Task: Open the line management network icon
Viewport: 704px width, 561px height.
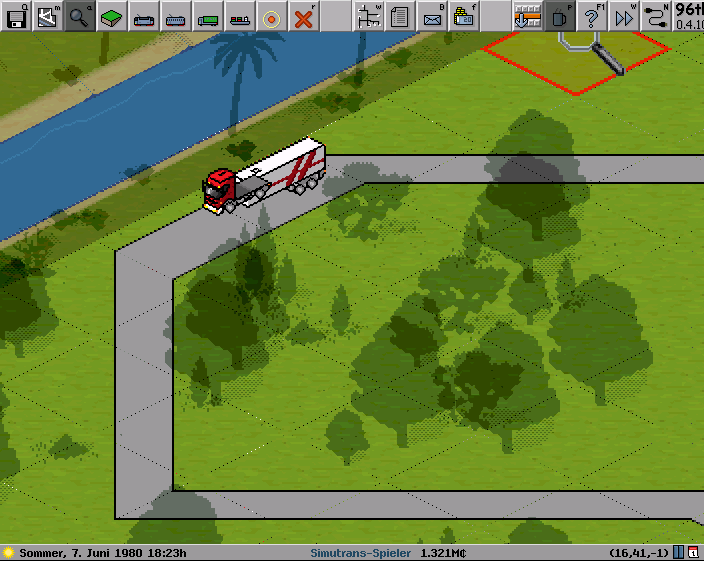Action: pos(368,16)
